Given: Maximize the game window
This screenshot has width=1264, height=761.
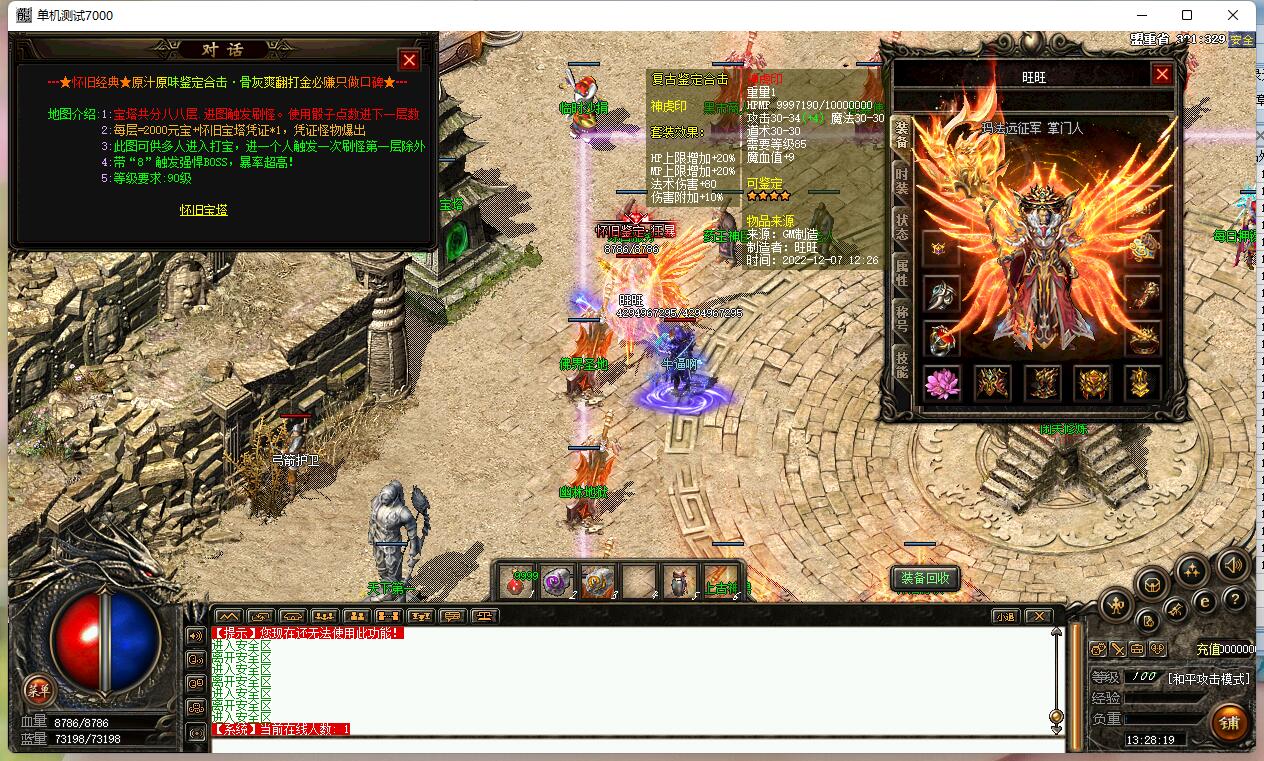Looking at the screenshot, I should point(1187,15).
